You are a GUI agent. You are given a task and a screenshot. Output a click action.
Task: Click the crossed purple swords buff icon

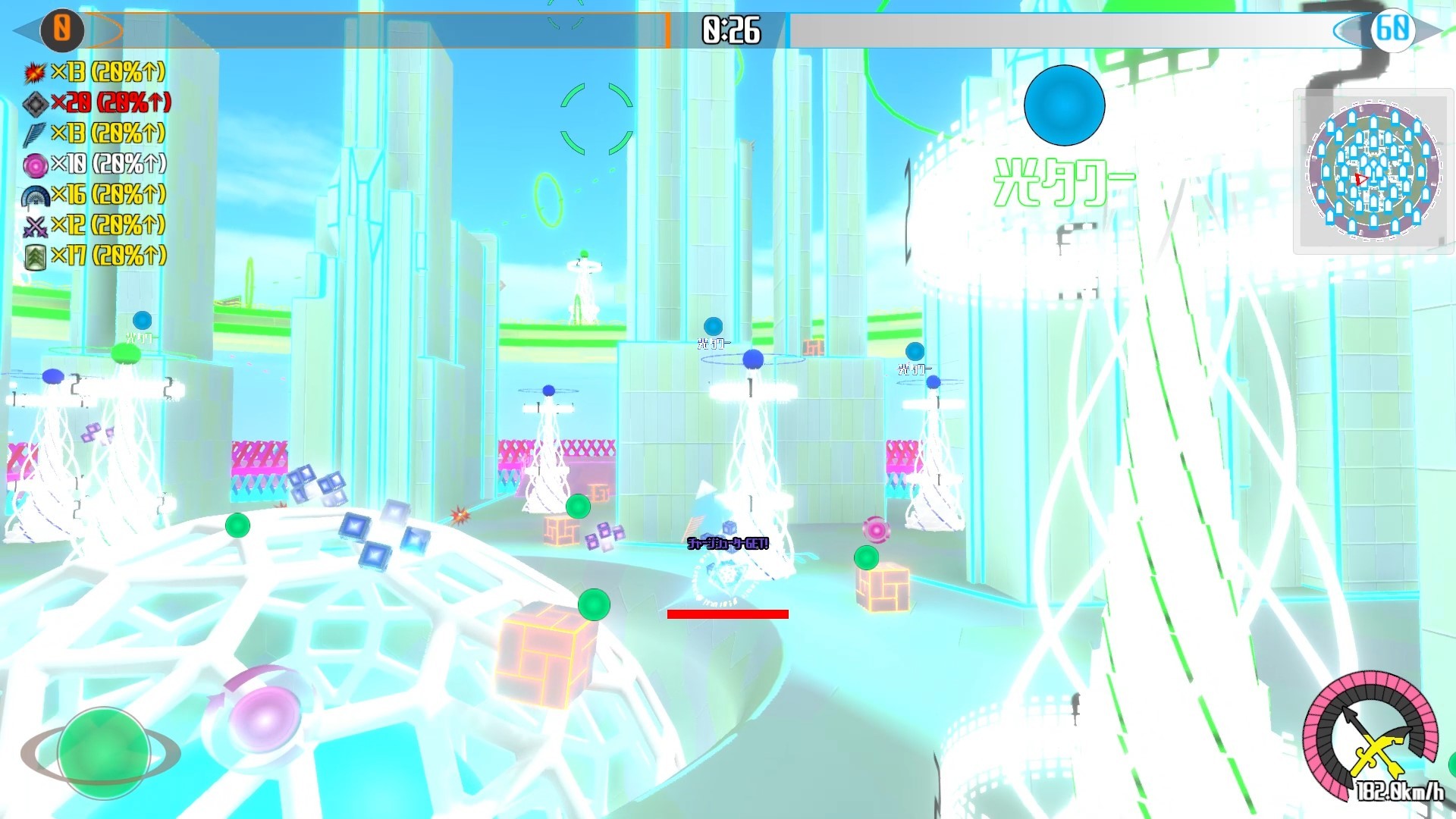click(35, 226)
